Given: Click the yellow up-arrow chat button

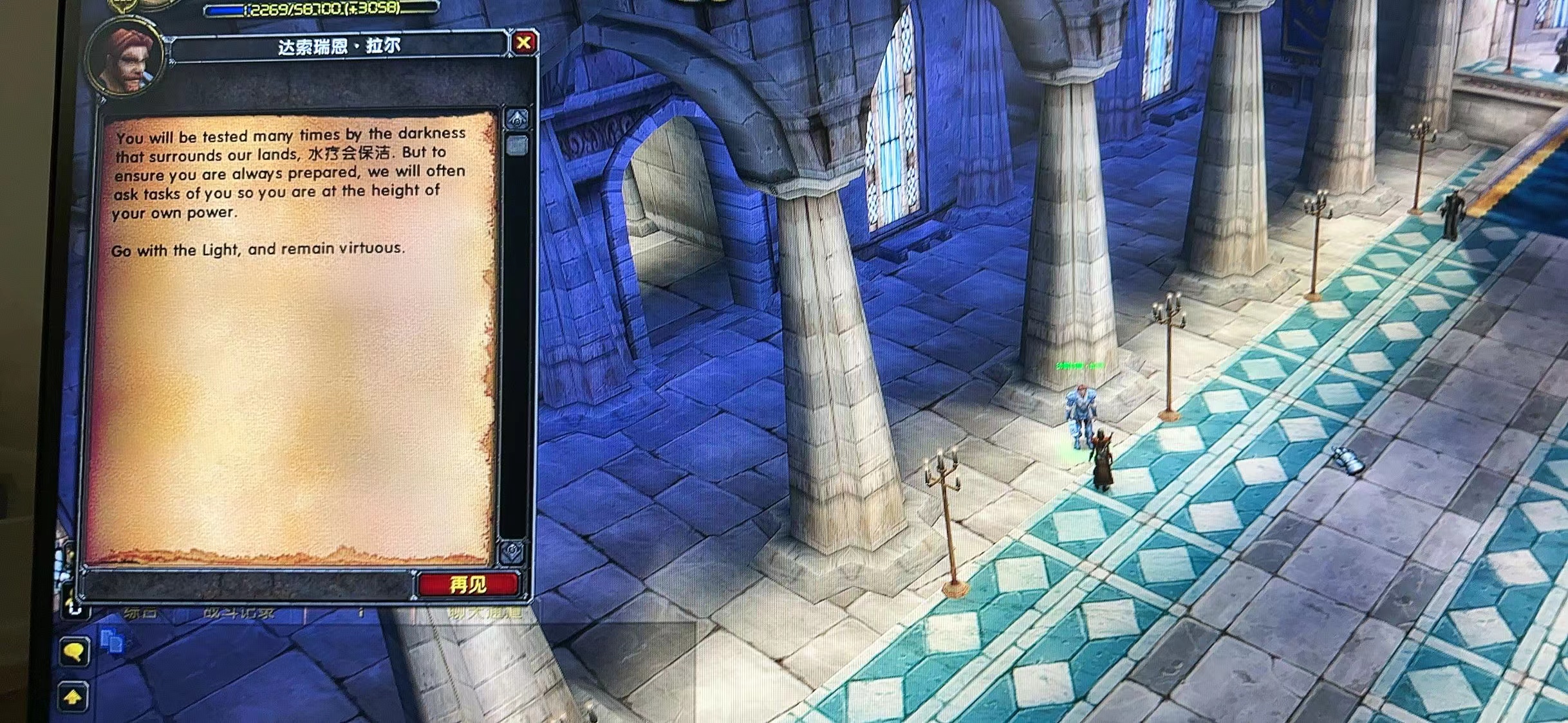Looking at the screenshot, I should click(73, 697).
